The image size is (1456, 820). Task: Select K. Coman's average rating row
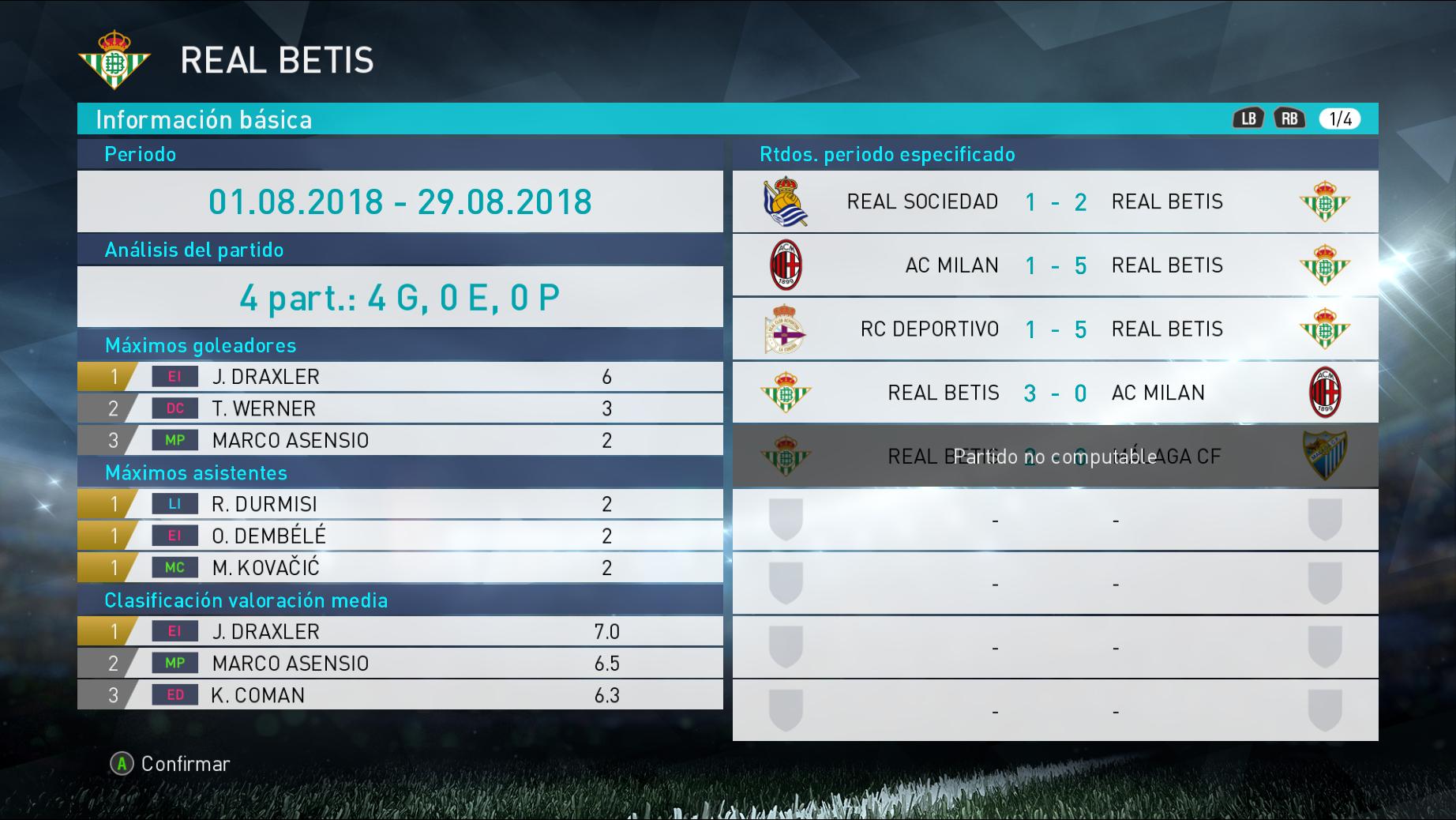pos(400,695)
